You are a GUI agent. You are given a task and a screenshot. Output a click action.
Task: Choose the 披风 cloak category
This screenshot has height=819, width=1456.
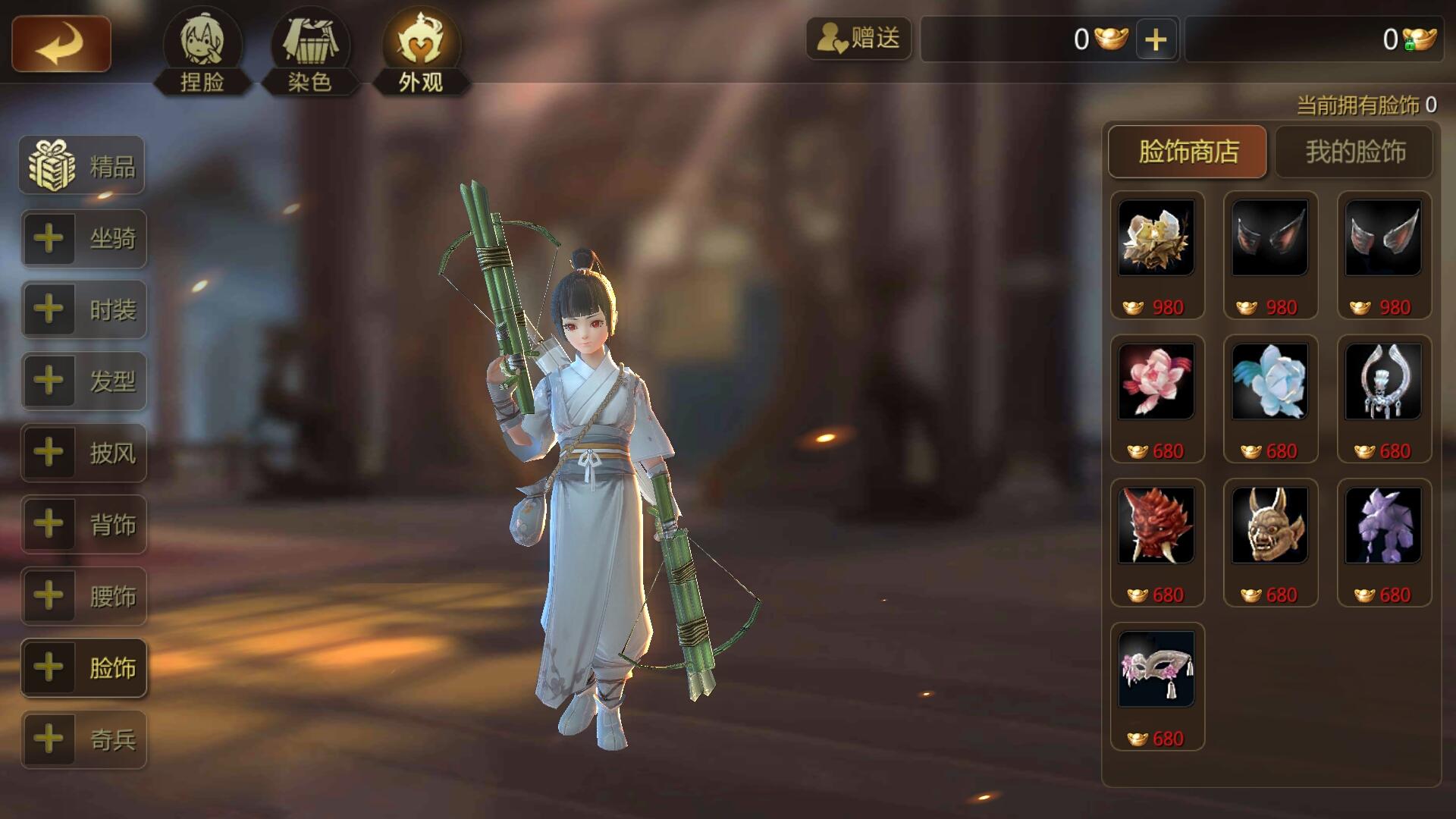(83, 453)
